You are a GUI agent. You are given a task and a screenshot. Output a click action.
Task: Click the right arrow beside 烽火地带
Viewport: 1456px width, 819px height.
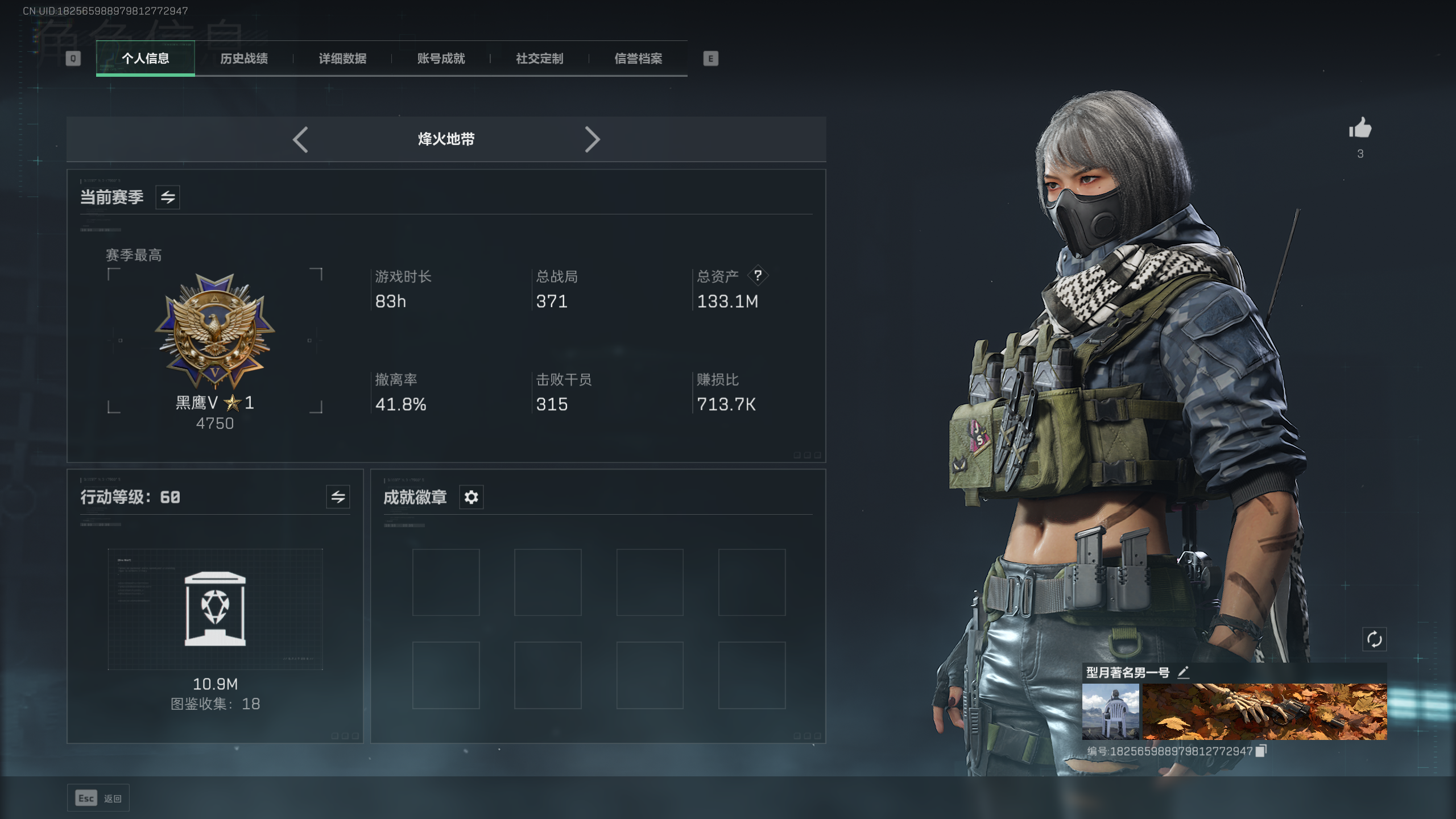coord(592,139)
